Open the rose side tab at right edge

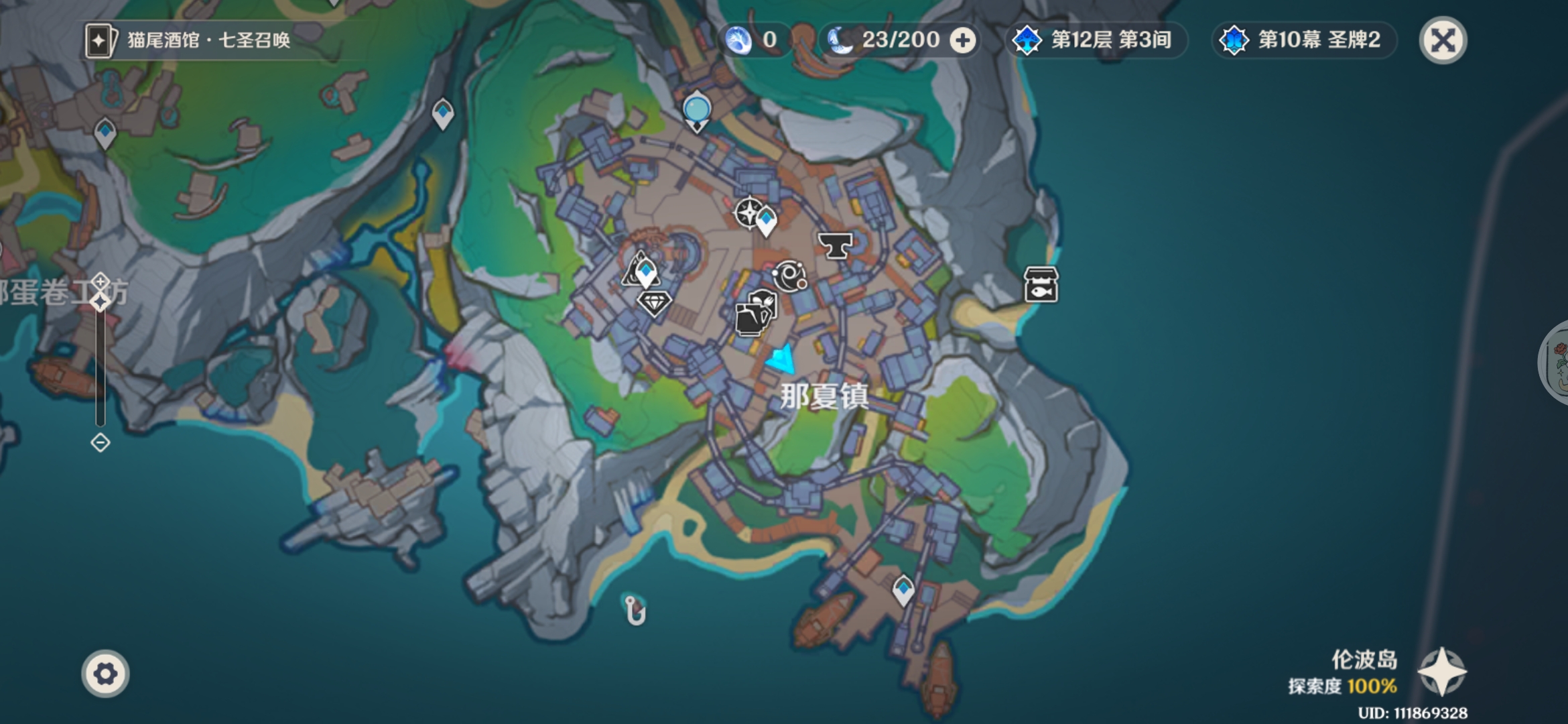pyautogui.click(x=1556, y=362)
